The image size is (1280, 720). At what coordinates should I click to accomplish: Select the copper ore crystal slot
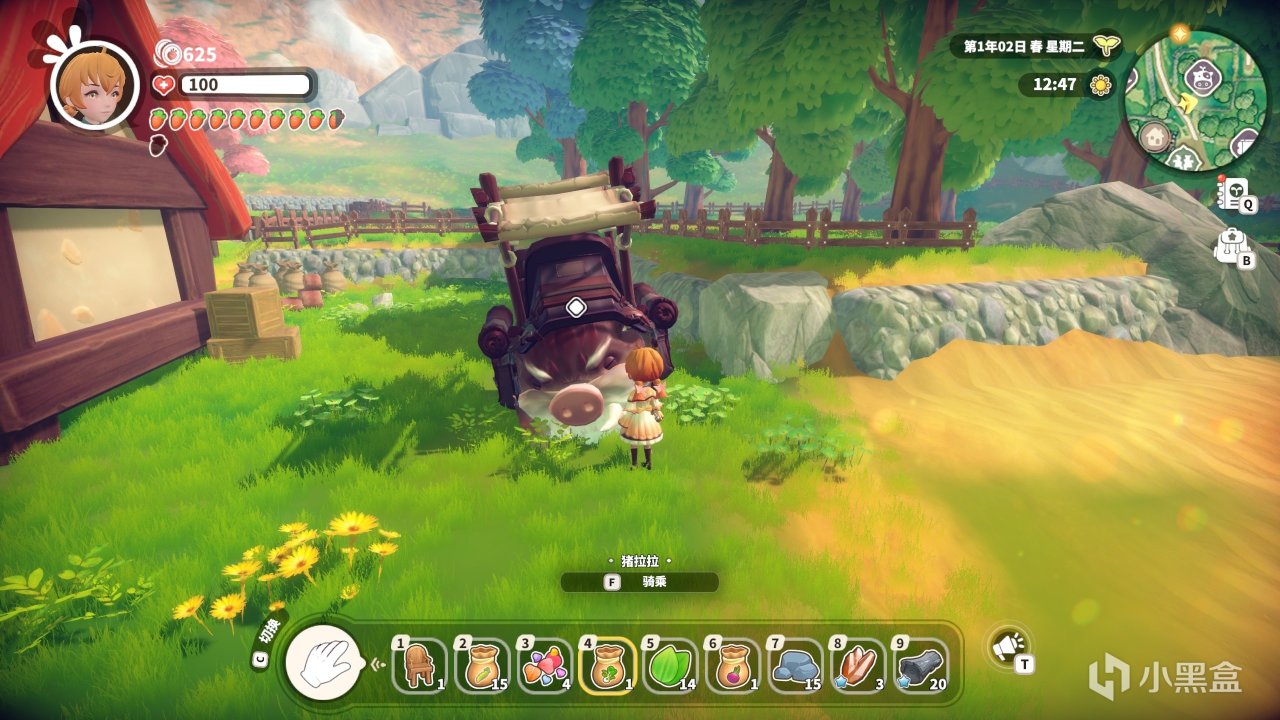[856, 664]
